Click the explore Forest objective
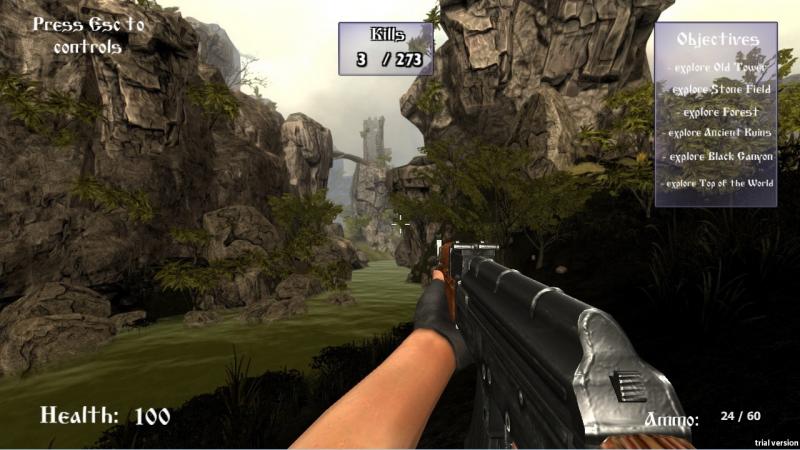This screenshot has width=800, height=450. [x=716, y=111]
